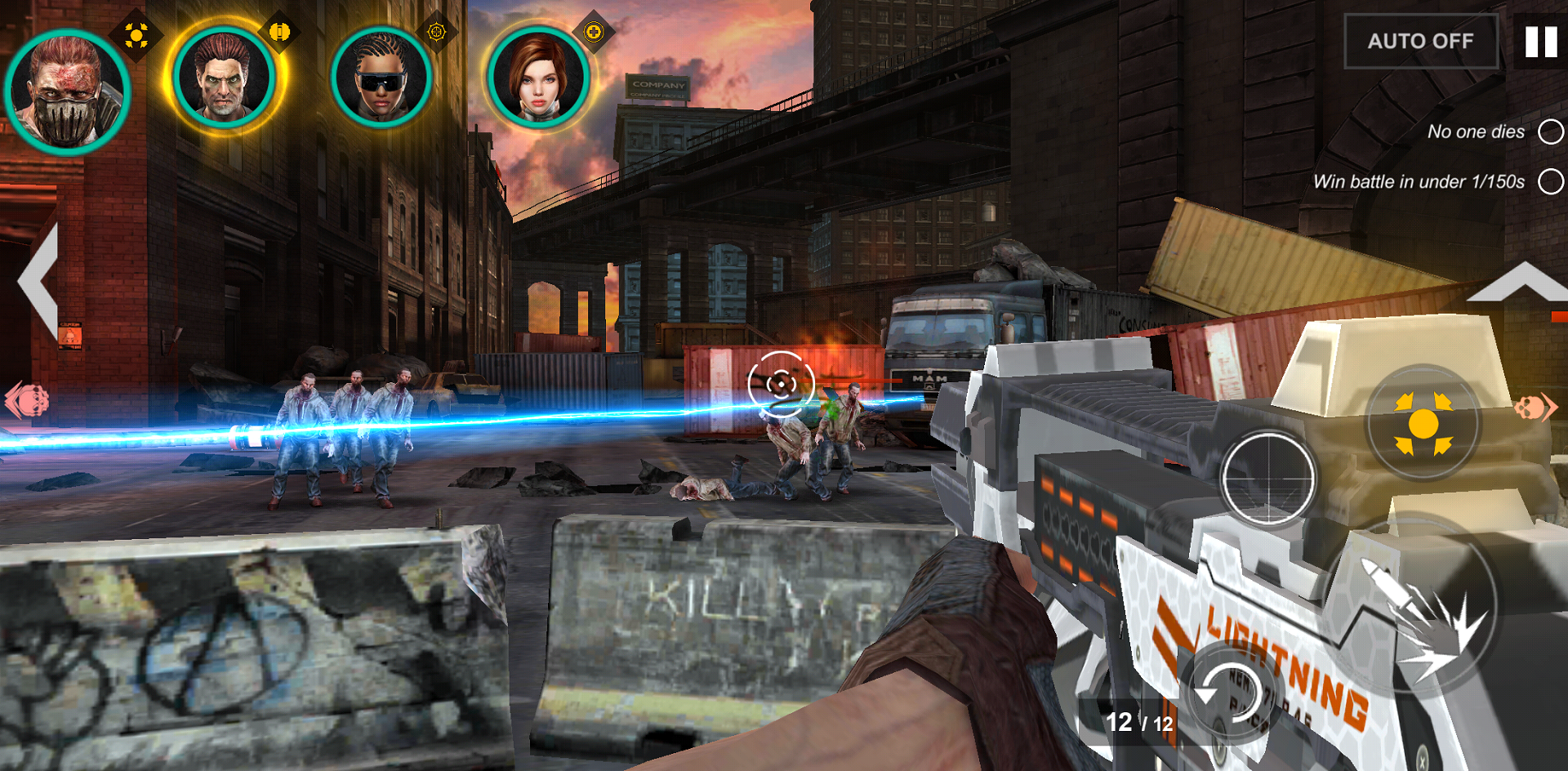Mark the 'No one dies' objective circle

[x=1549, y=131]
